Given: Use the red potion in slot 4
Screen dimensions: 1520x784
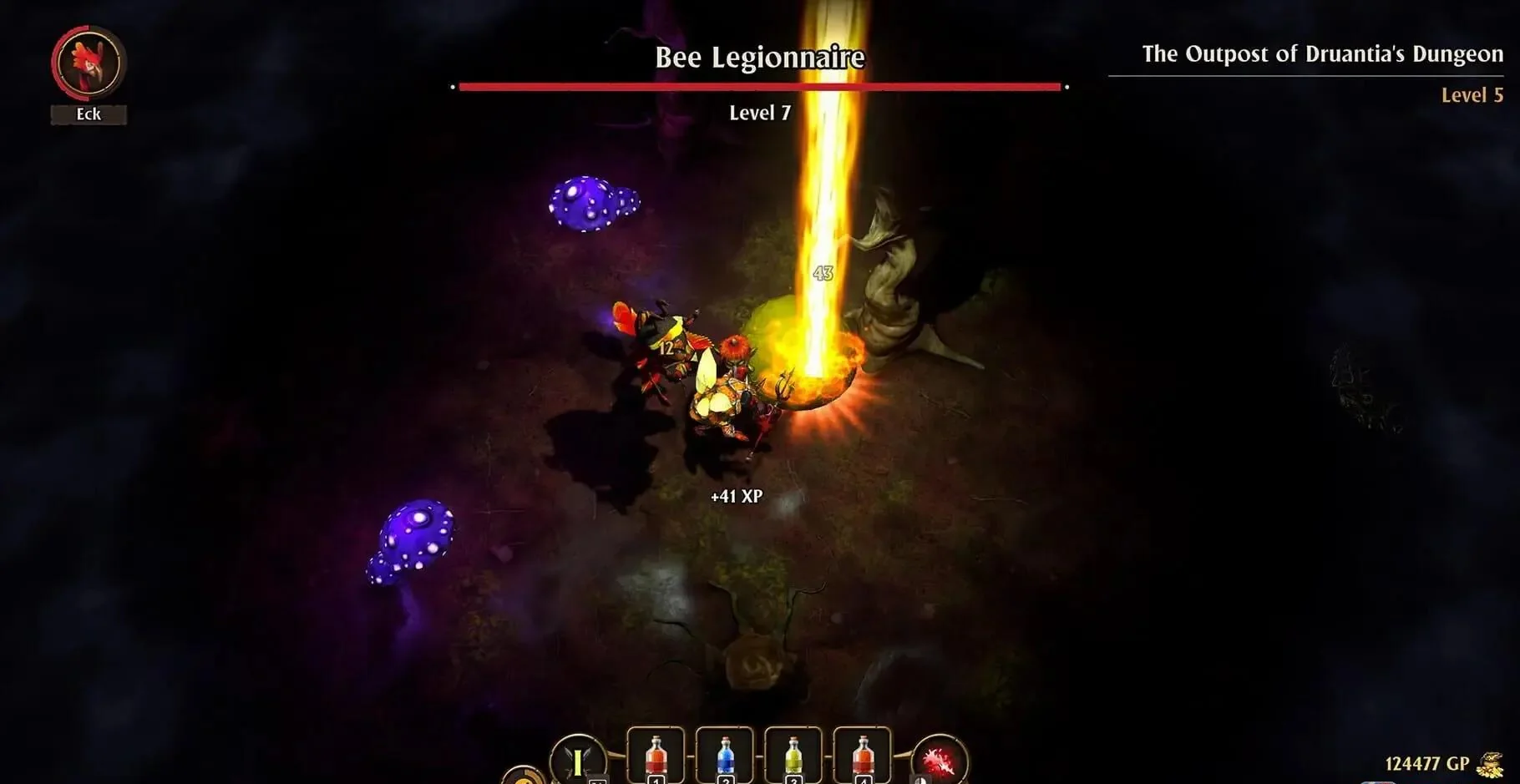Looking at the screenshot, I should (862, 756).
